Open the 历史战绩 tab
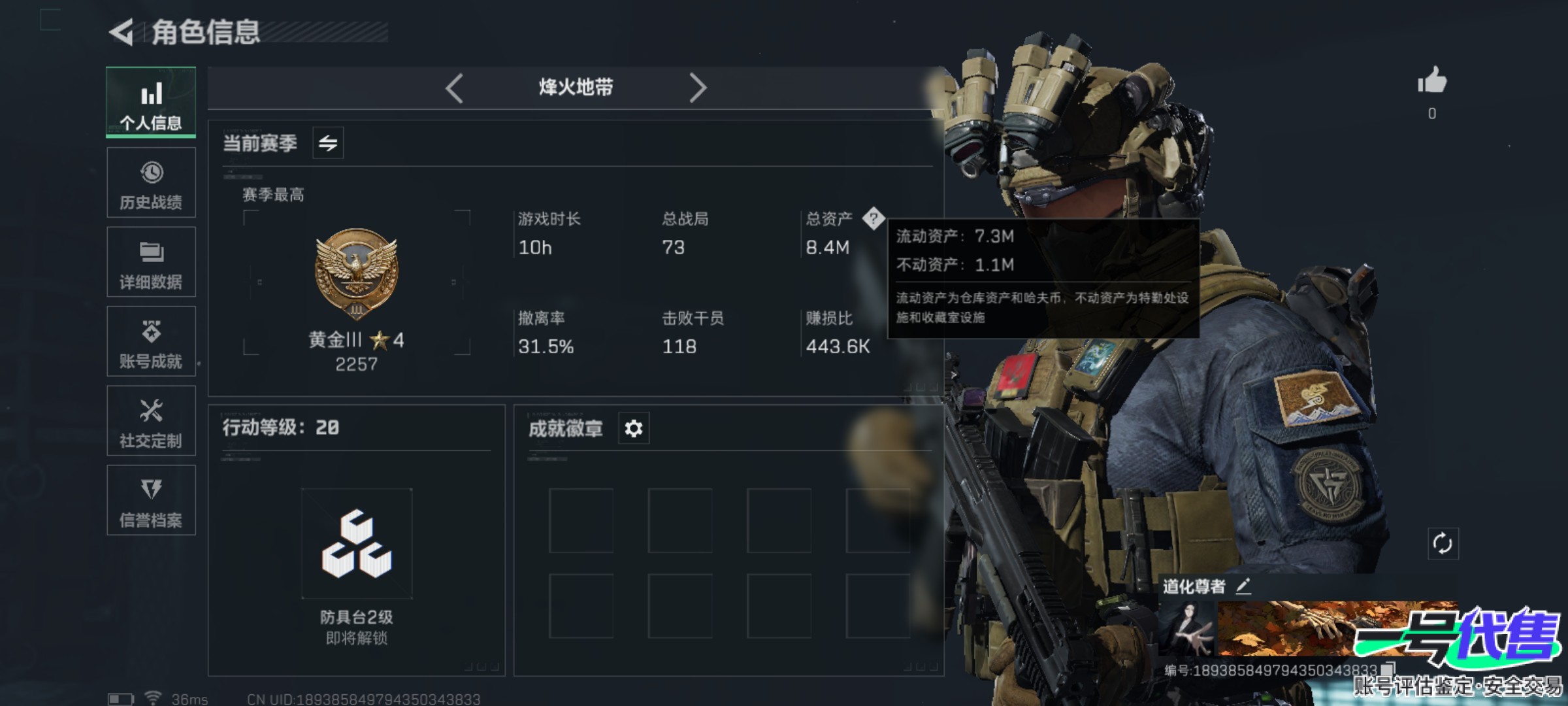1568x706 pixels. click(151, 182)
